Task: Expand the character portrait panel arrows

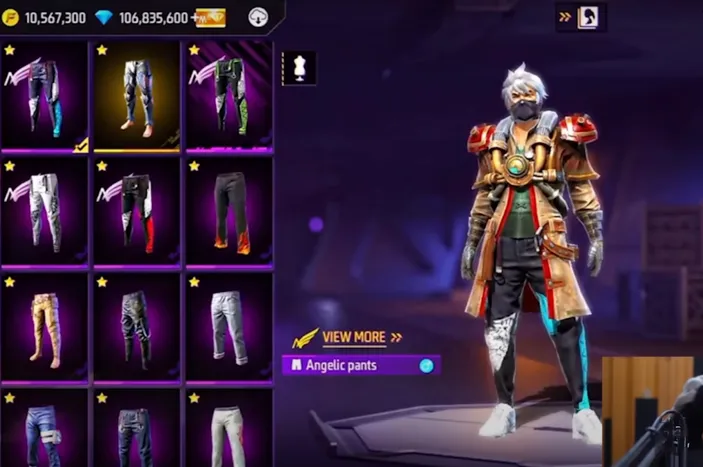Action: point(565,17)
